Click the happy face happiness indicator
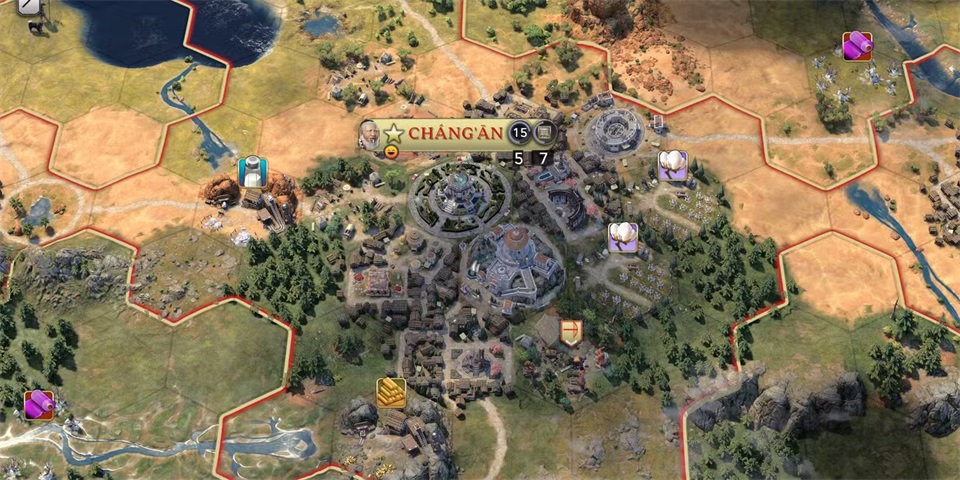This screenshot has width=960, height=480. click(x=391, y=153)
